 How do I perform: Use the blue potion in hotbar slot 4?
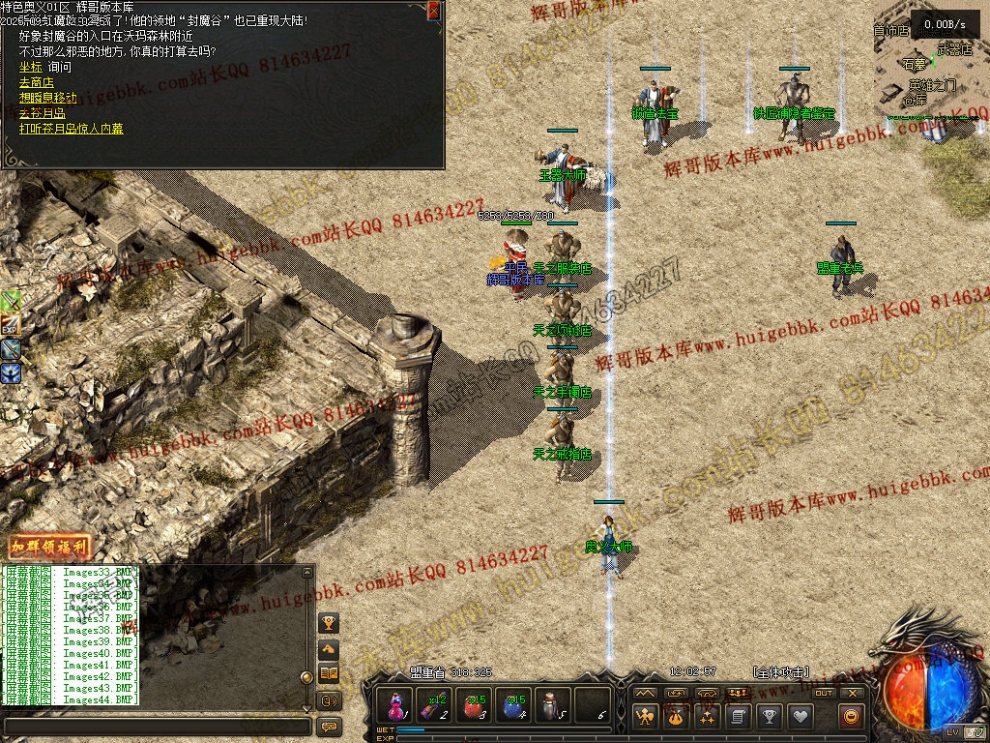(514, 705)
